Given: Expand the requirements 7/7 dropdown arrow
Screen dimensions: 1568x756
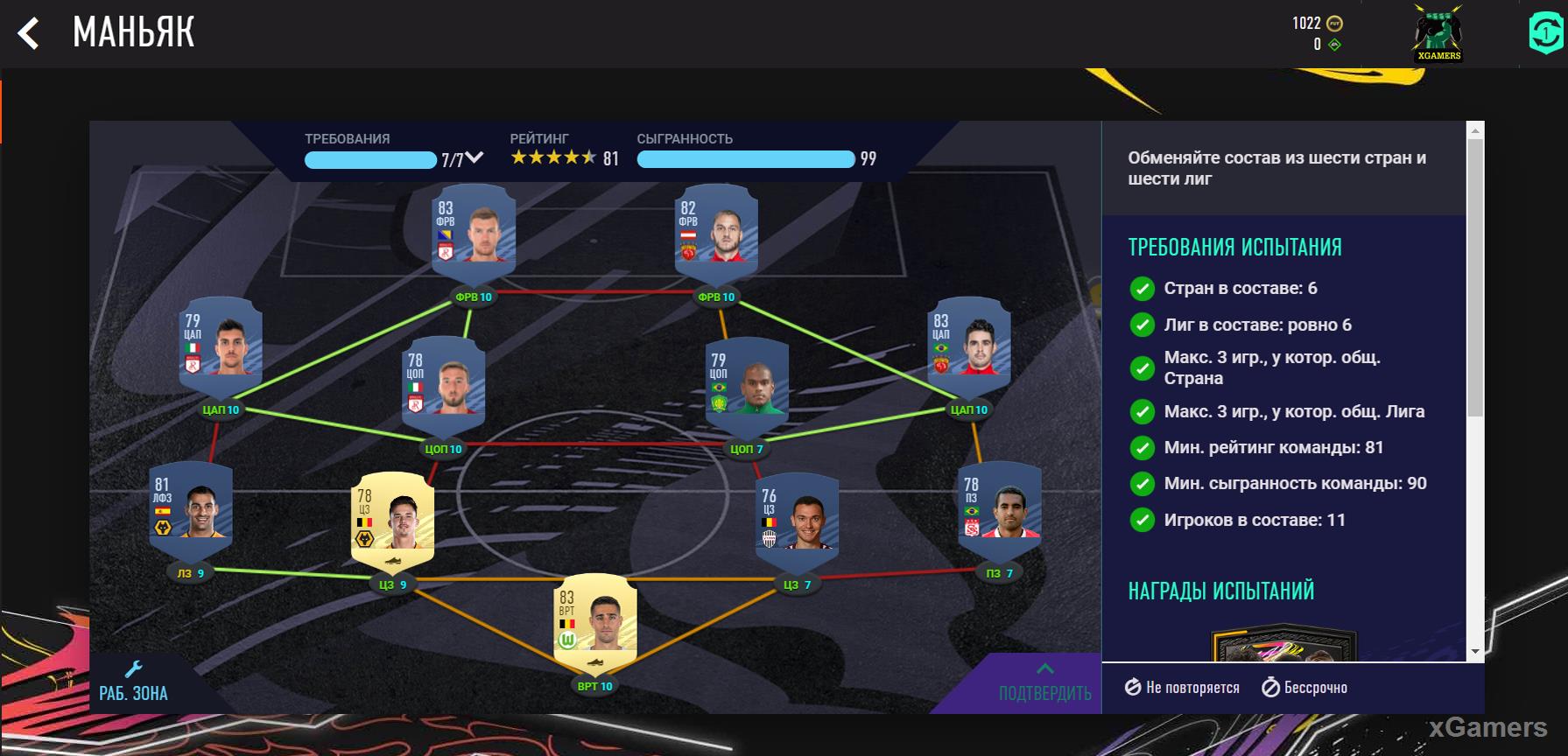Looking at the screenshot, I should tap(474, 158).
